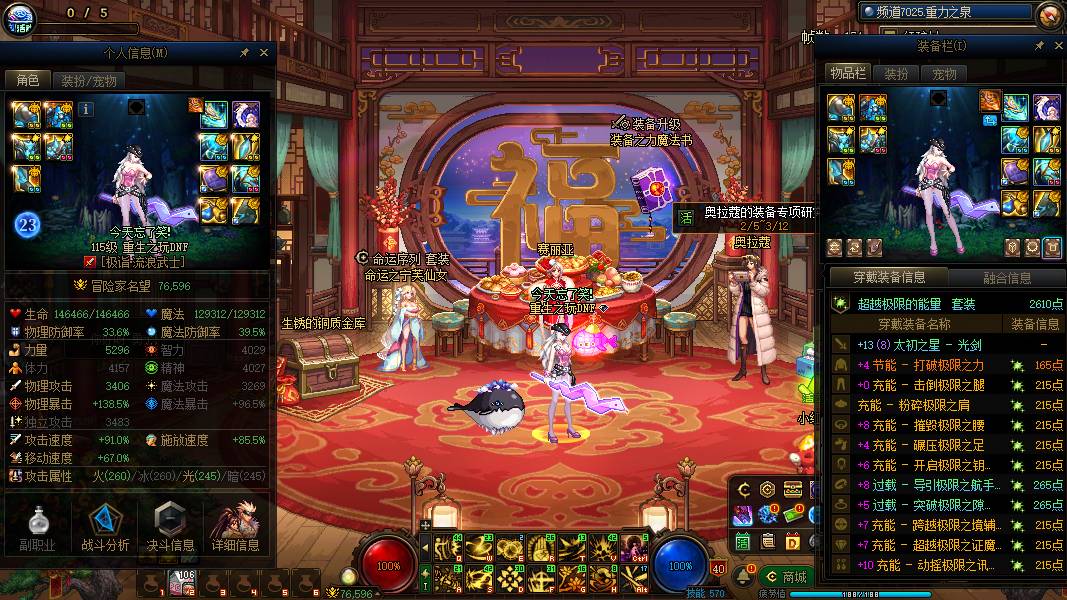Click the info 'i' icon on character panel
1067x600 pixels.
(86, 108)
